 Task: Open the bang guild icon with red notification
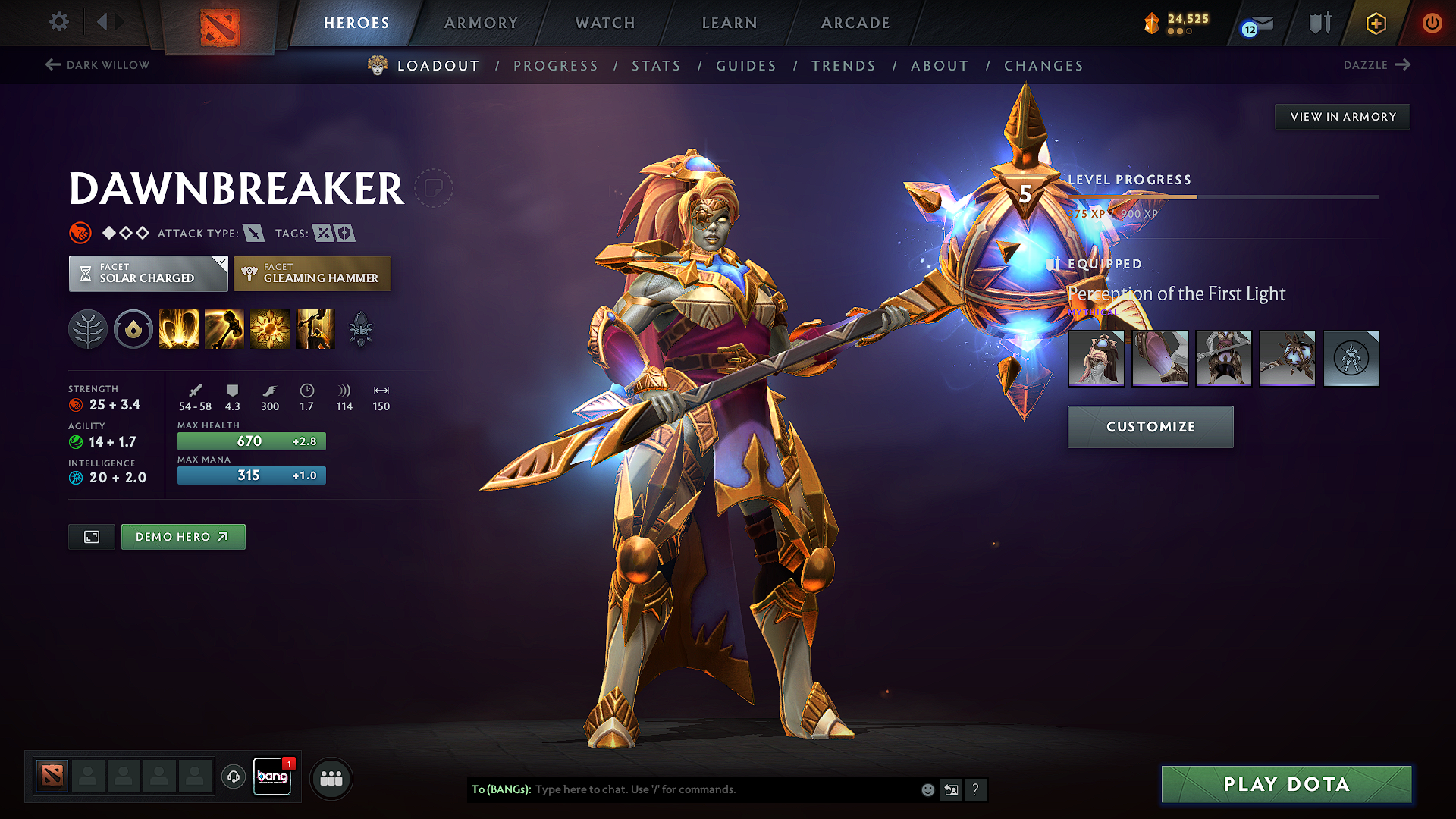point(272,777)
